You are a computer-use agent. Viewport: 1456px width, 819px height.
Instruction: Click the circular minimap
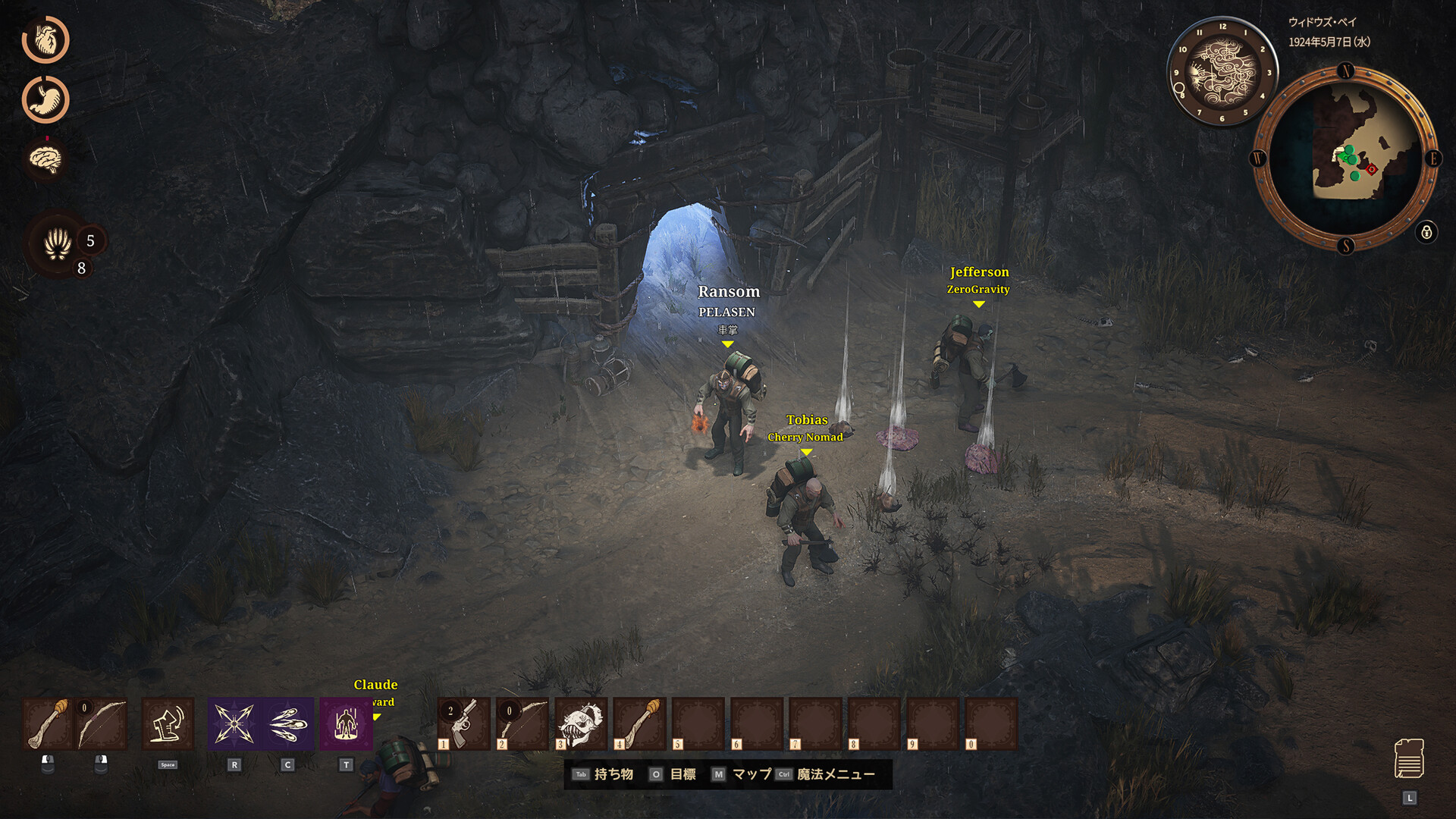pyautogui.click(x=1345, y=158)
